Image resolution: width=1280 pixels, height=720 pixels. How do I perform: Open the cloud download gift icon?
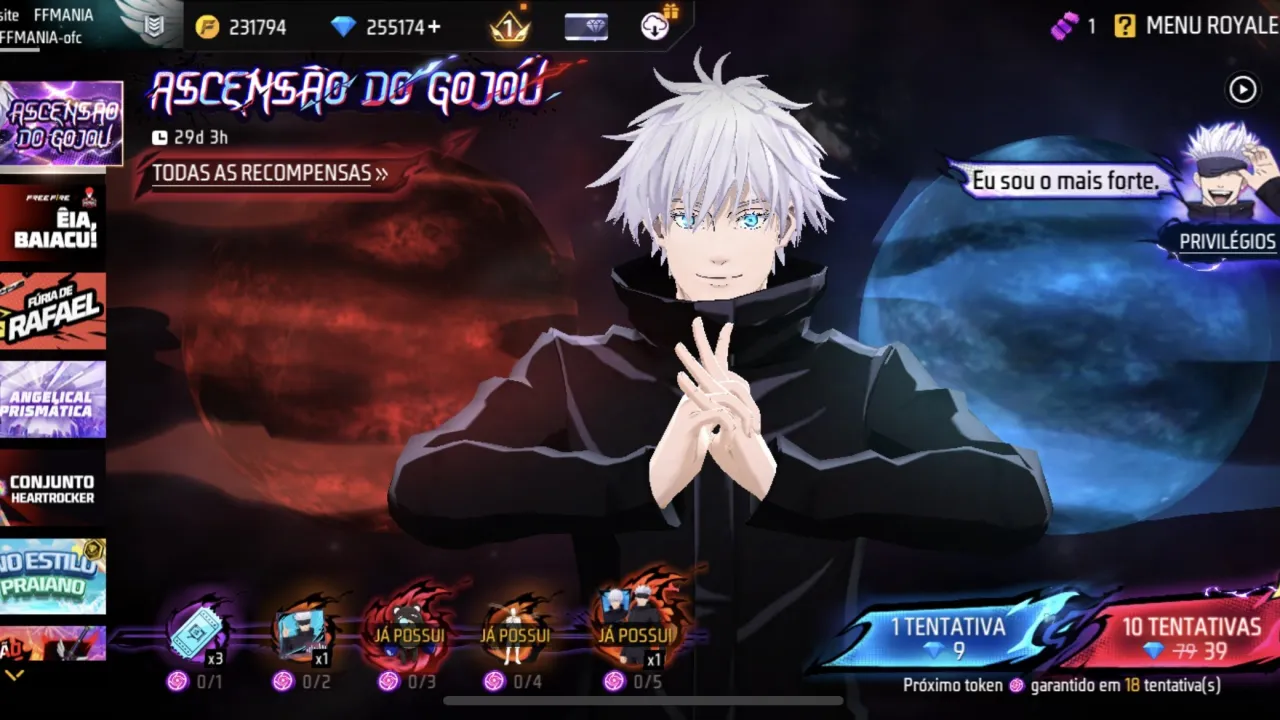coord(656,25)
